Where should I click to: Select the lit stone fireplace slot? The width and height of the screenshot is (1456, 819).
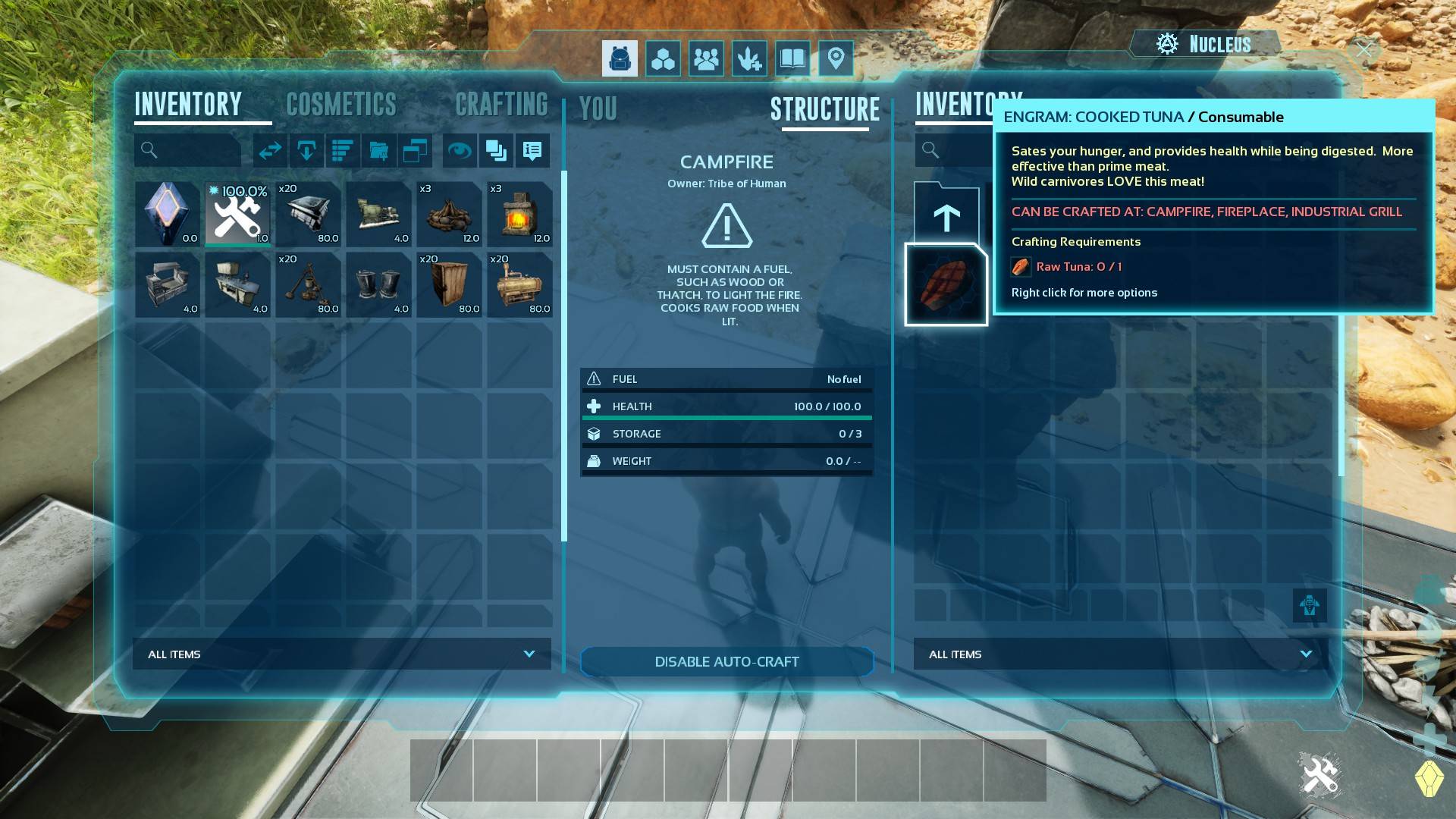coord(519,215)
